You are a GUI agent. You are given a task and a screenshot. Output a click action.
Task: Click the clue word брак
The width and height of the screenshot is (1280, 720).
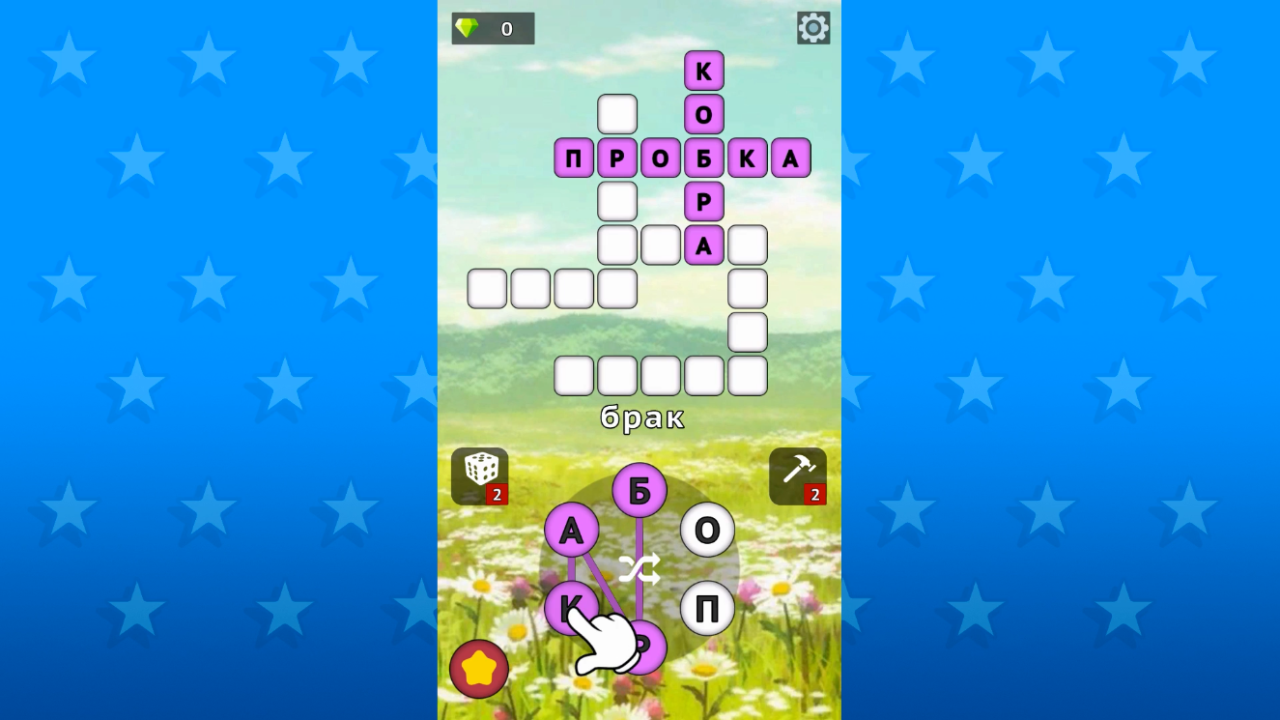point(644,419)
